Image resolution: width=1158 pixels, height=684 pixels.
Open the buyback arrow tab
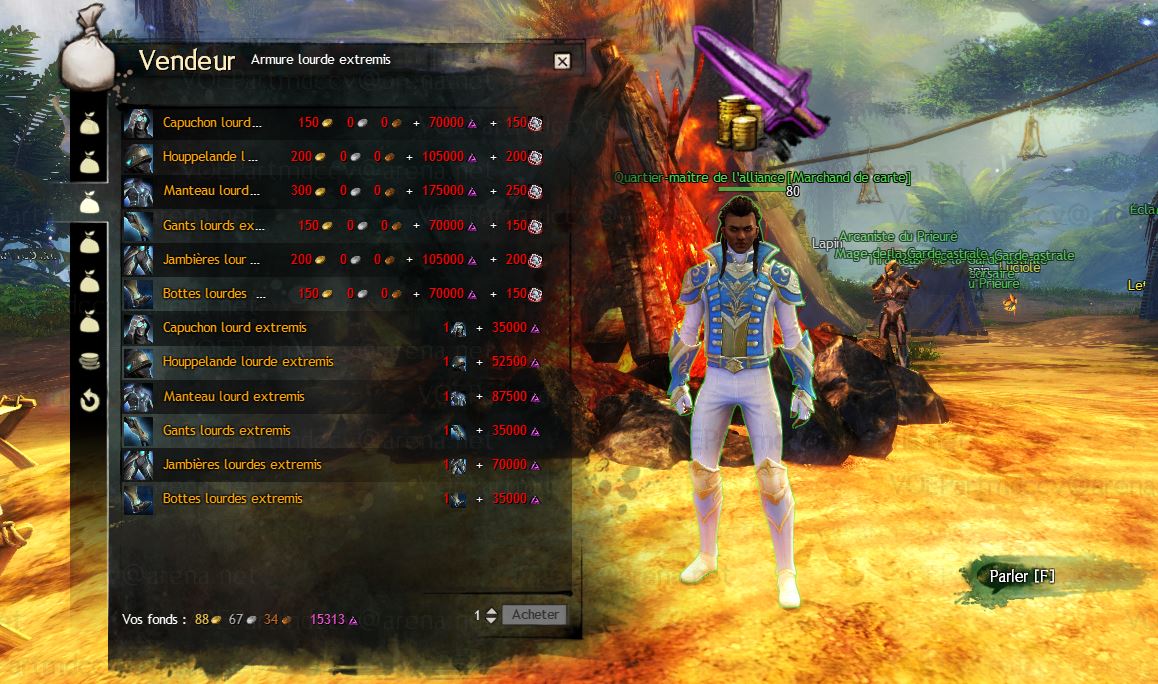pos(90,401)
